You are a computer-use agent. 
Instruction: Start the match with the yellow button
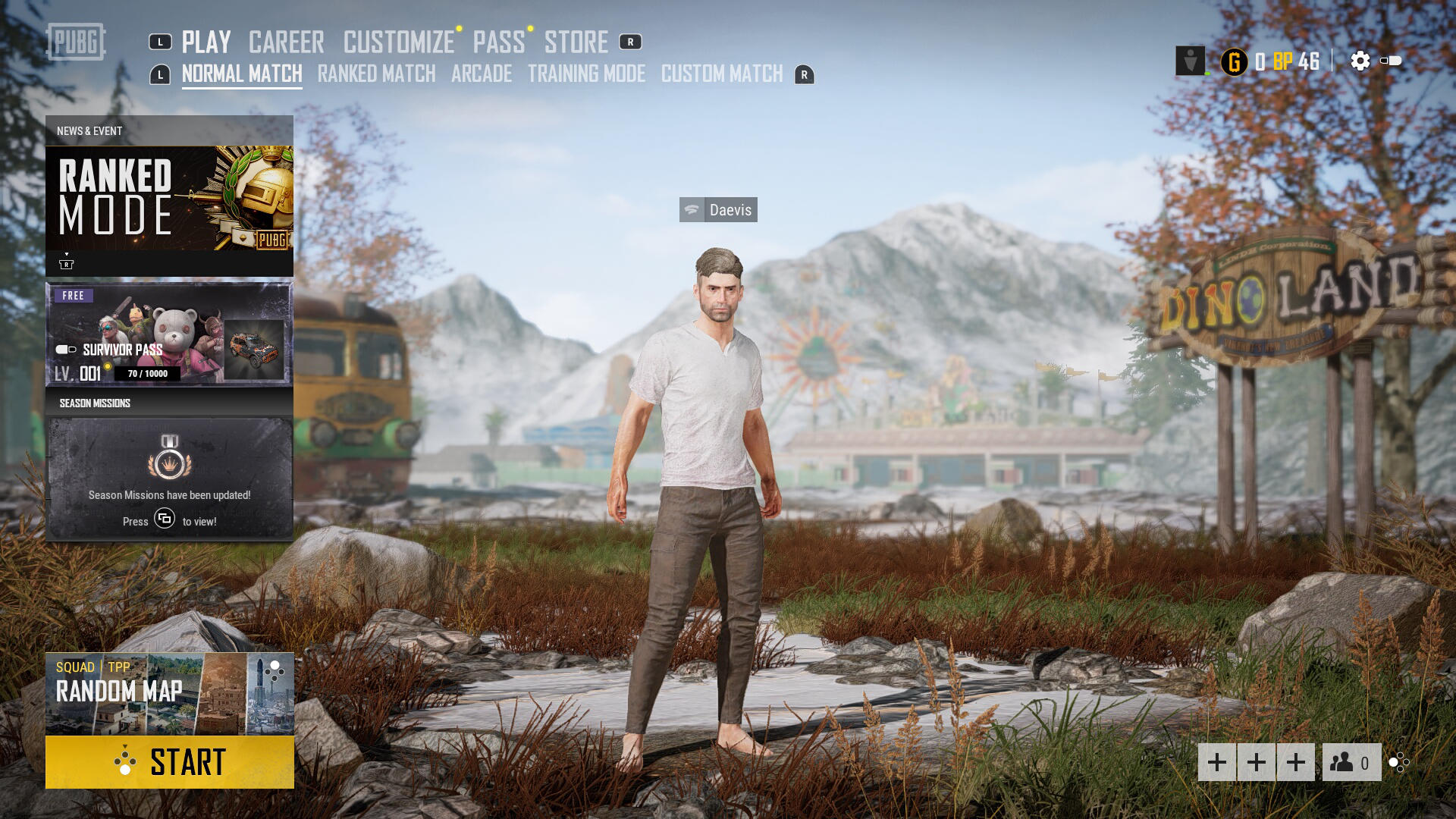169,762
